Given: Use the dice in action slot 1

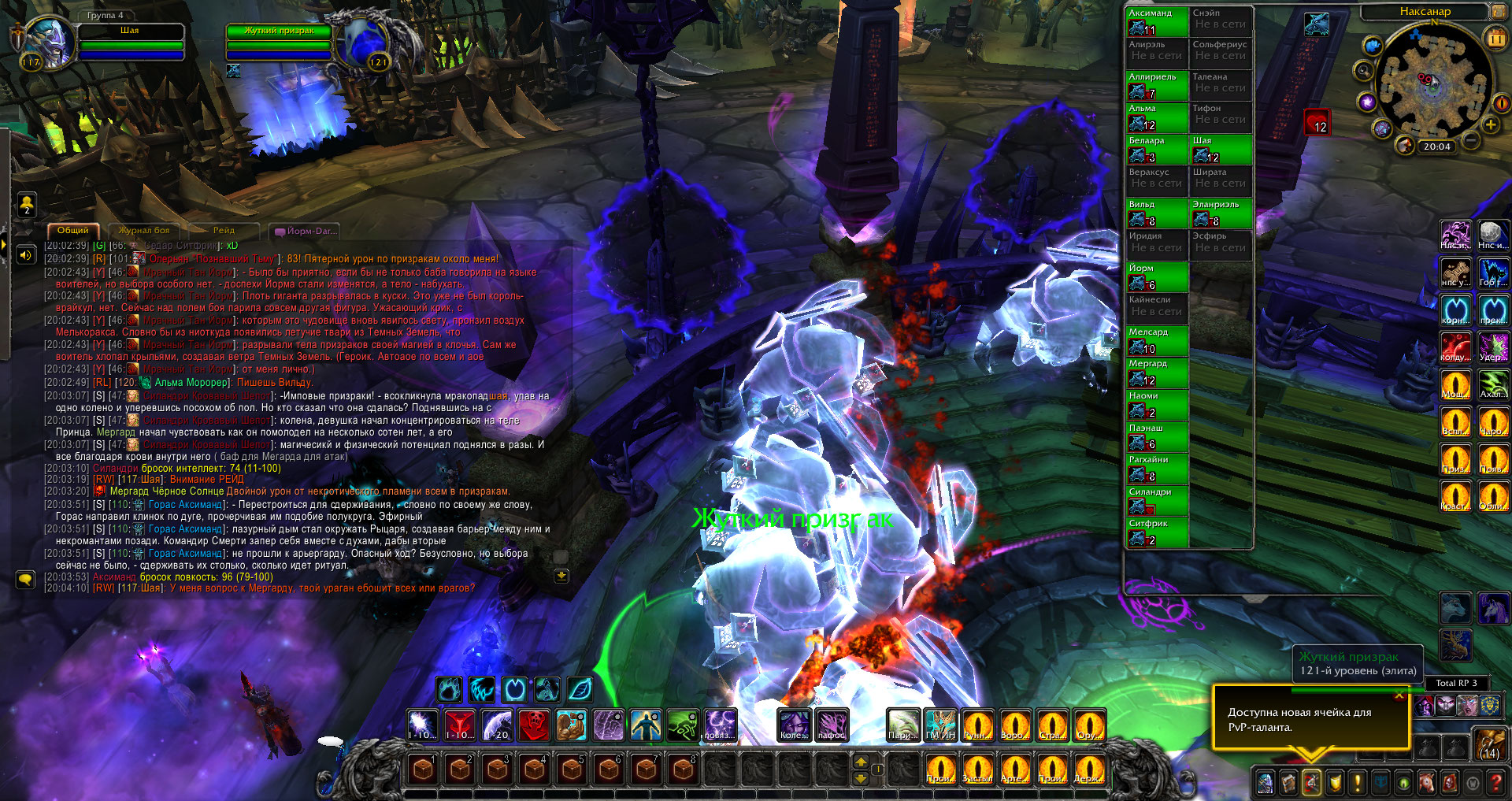Looking at the screenshot, I should click(x=423, y=769).
